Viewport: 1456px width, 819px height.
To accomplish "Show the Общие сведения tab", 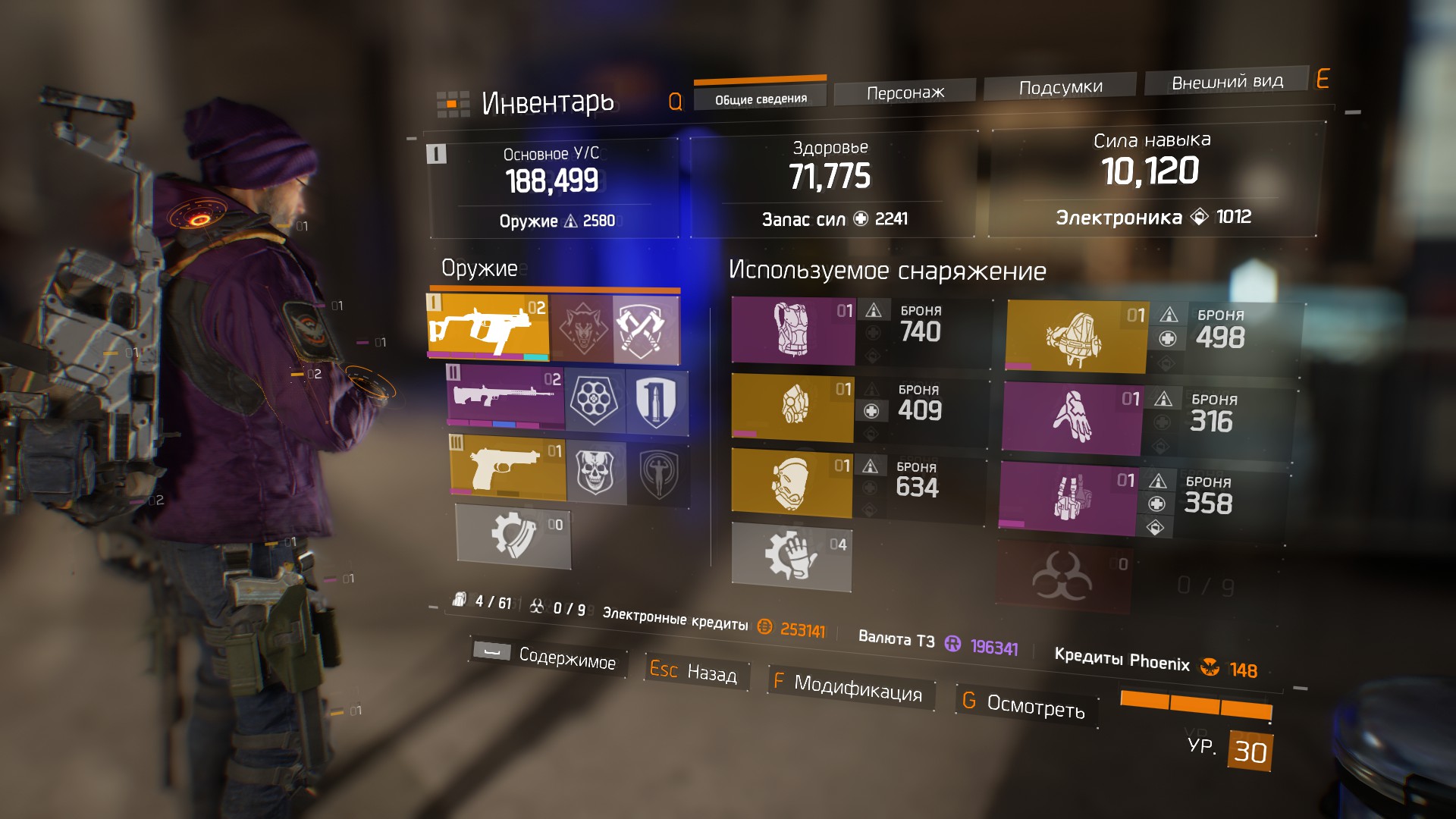I will coord(761,99).
